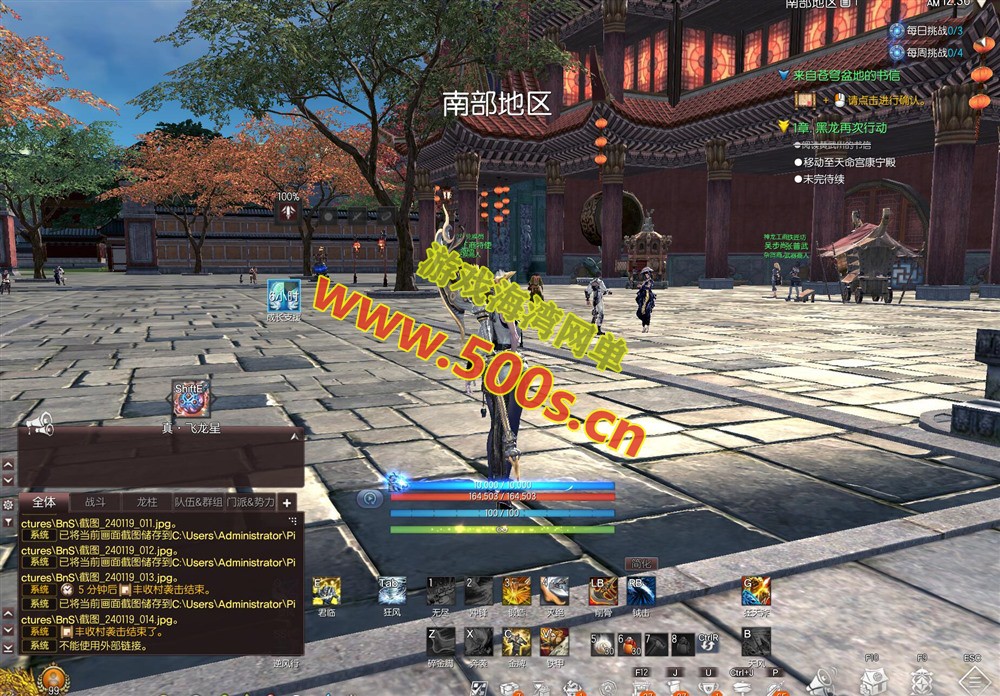Add a new chat tab with the plus button
This screenshot has height=696, width=1000.
coord(287,503)
